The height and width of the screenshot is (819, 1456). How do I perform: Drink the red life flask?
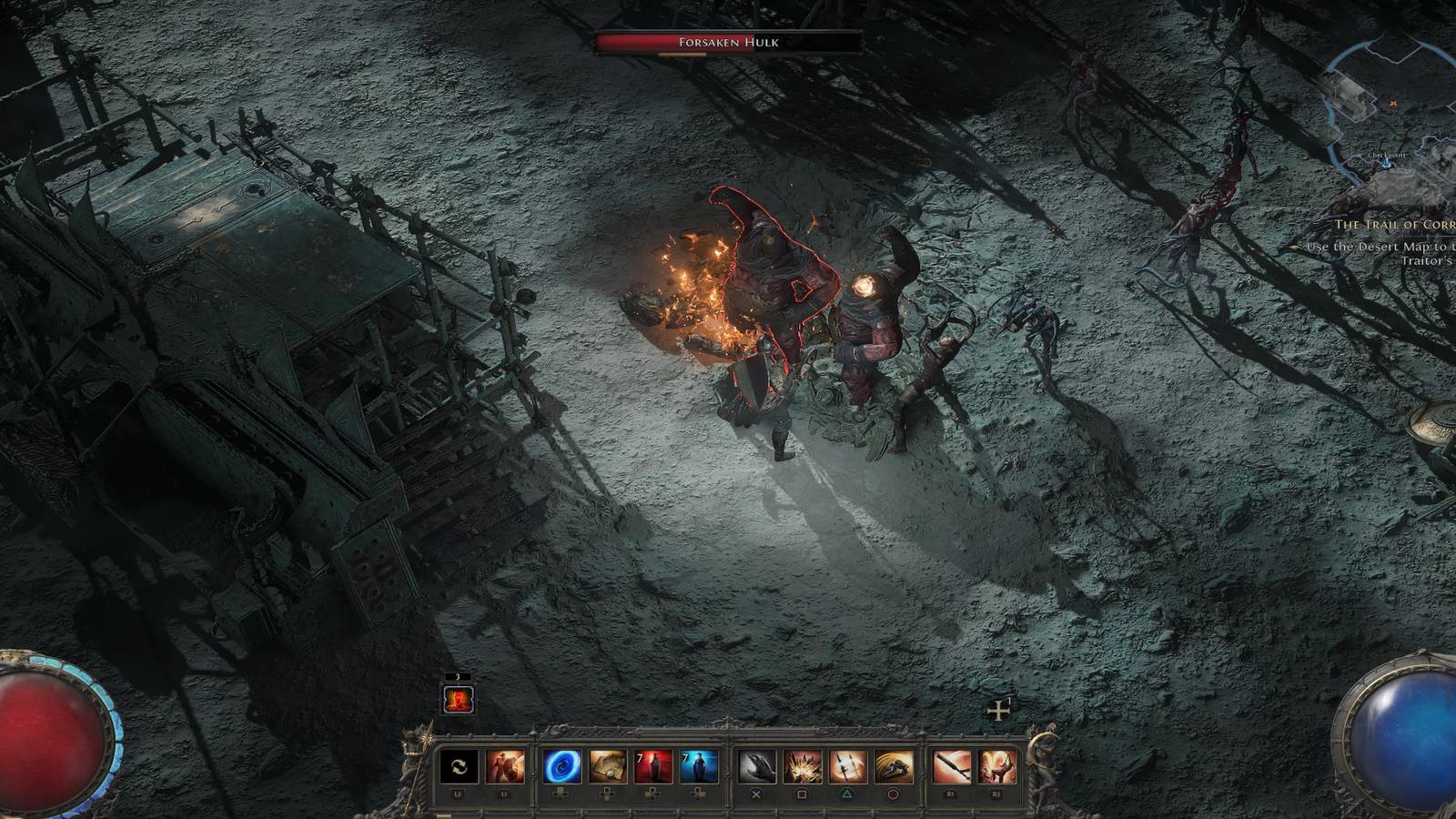click(654, 764)
